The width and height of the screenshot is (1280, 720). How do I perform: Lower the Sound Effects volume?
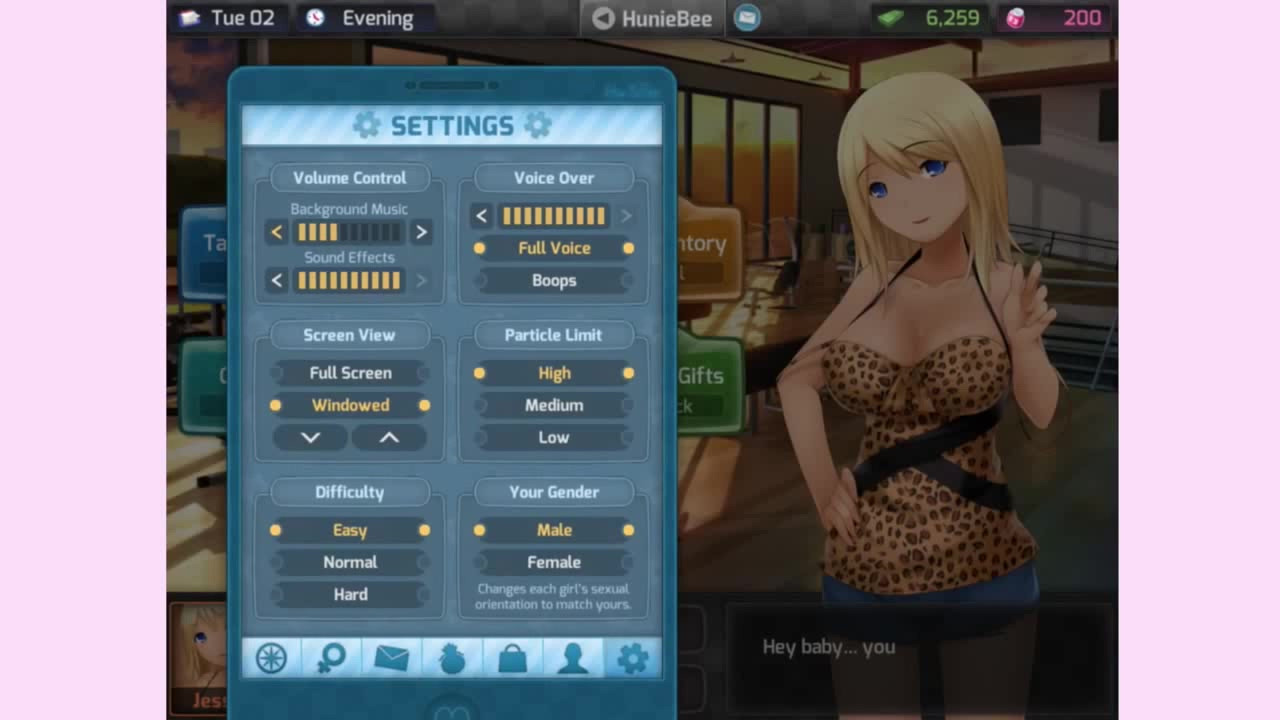click(277, 280)
